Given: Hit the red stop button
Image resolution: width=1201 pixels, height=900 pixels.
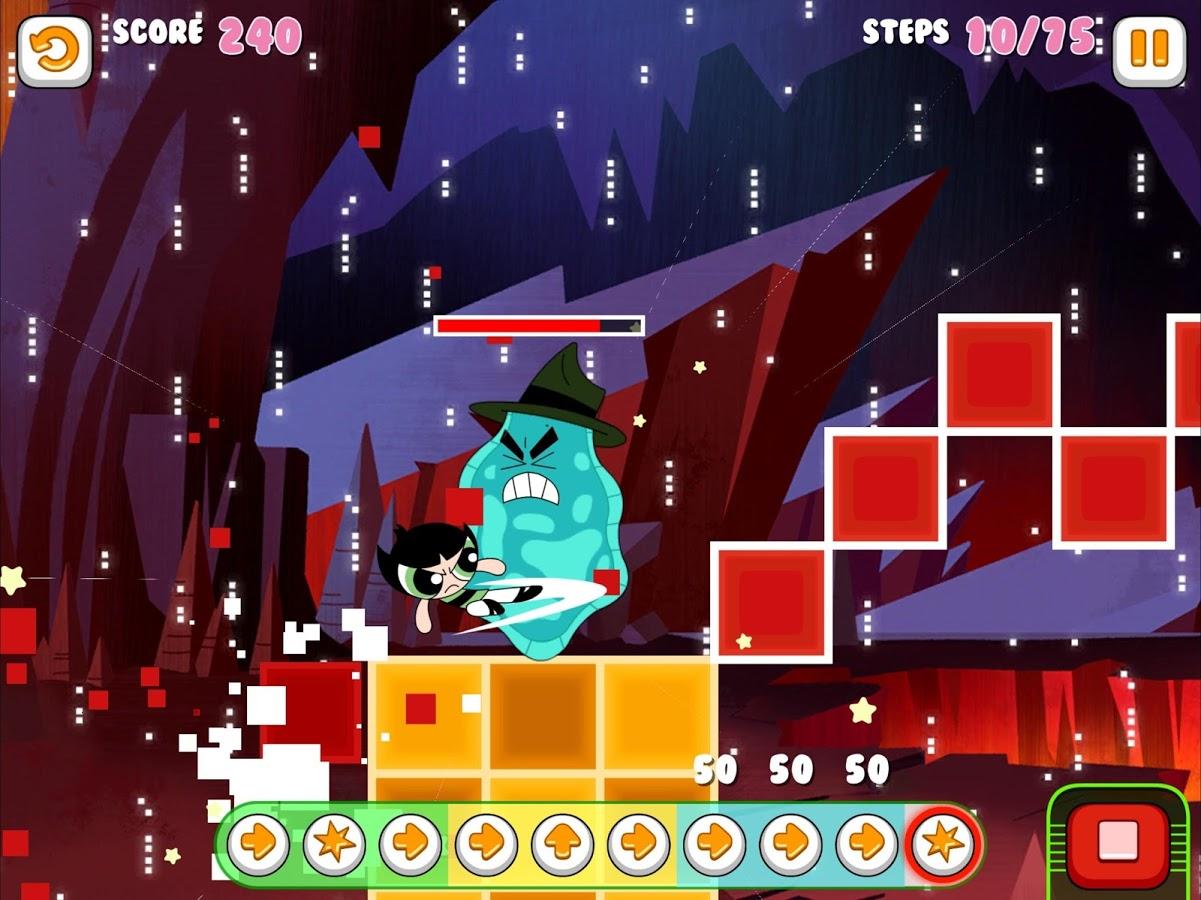Looking at the screenshot, I should tap(1117, 841).
